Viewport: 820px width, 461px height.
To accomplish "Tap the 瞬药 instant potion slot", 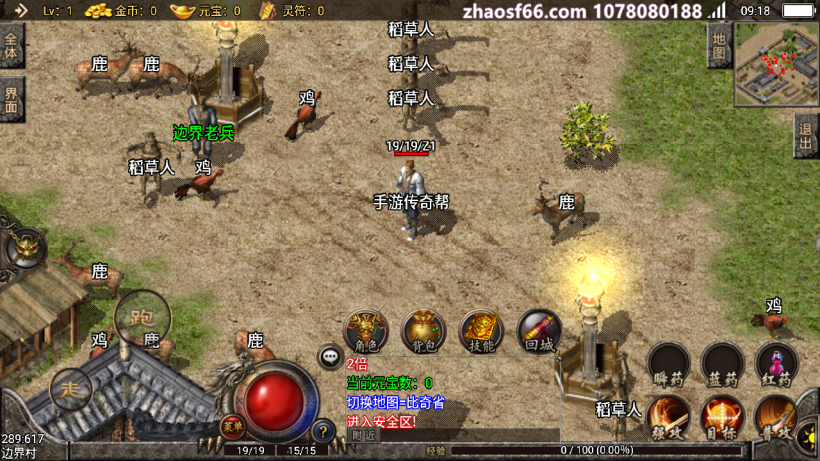I will pos(668,365).
